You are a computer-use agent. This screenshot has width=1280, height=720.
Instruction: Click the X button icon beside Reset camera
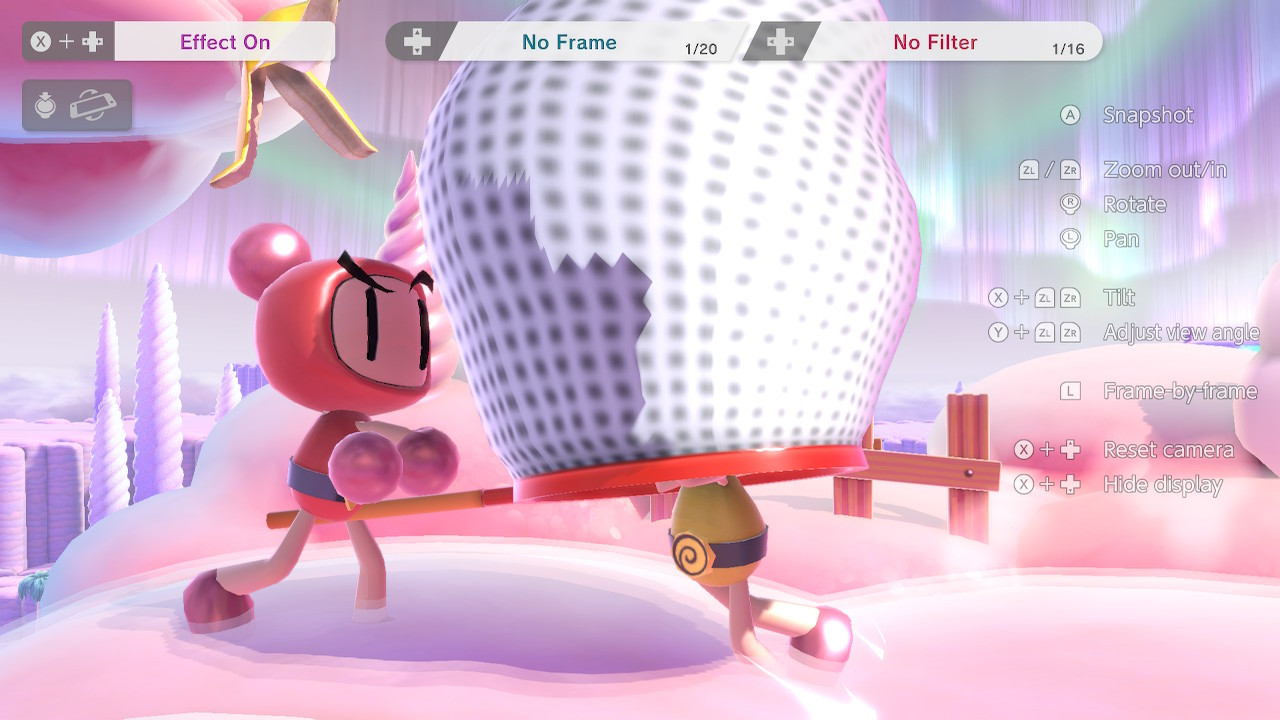coord(1022,450)
